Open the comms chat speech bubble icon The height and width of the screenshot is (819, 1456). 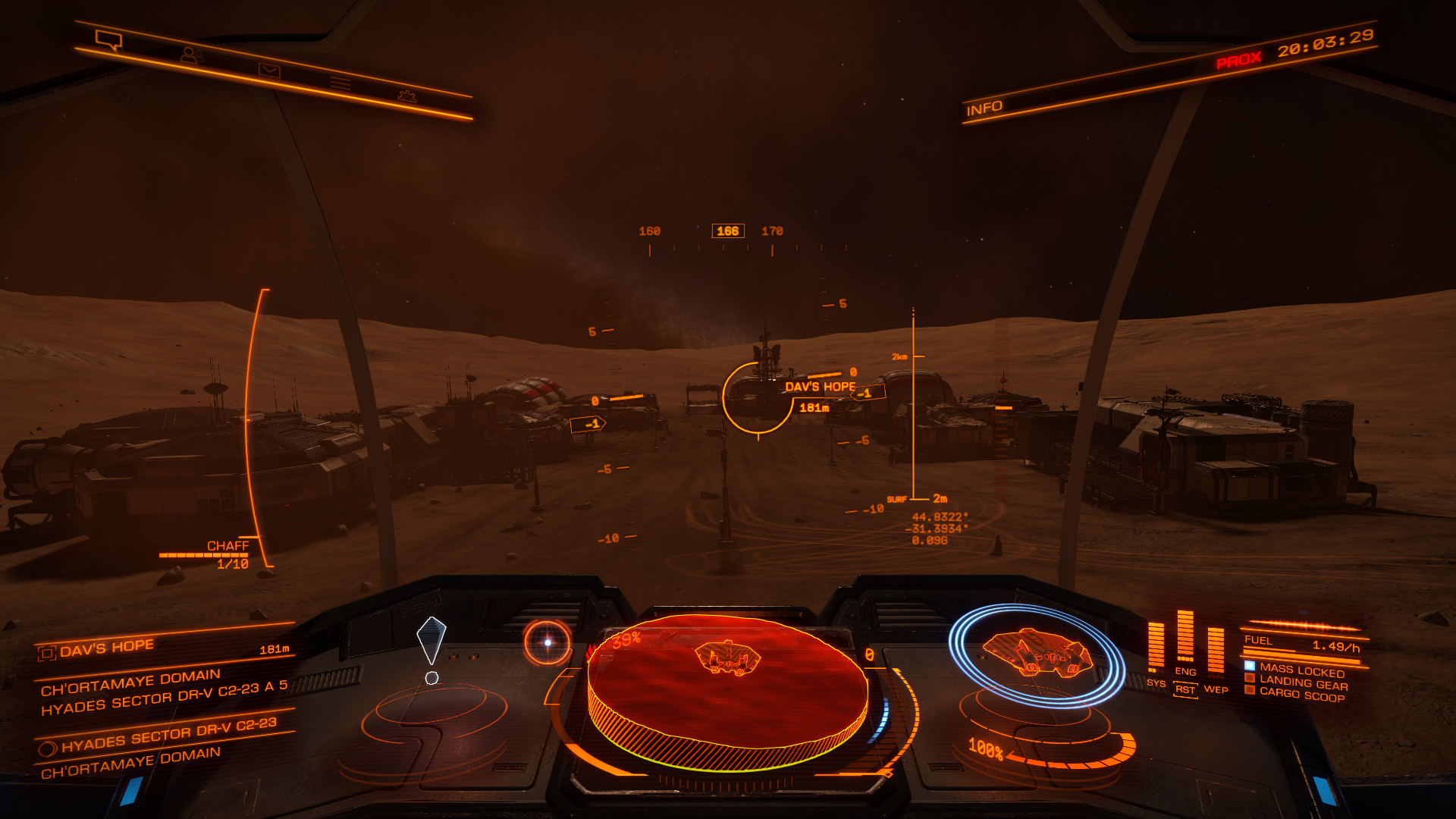point(108,39)
